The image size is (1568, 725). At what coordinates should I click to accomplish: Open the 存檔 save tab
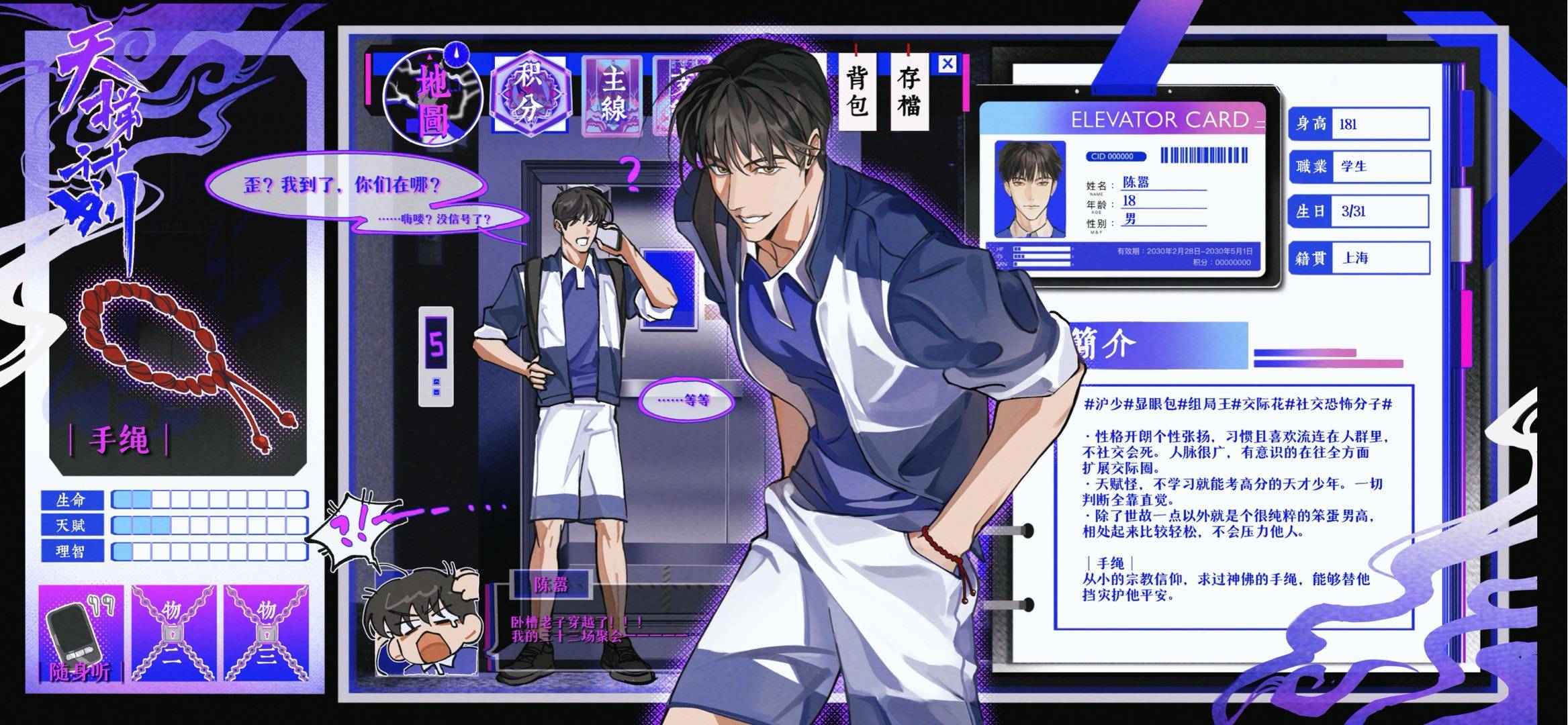tap(909, 93)
